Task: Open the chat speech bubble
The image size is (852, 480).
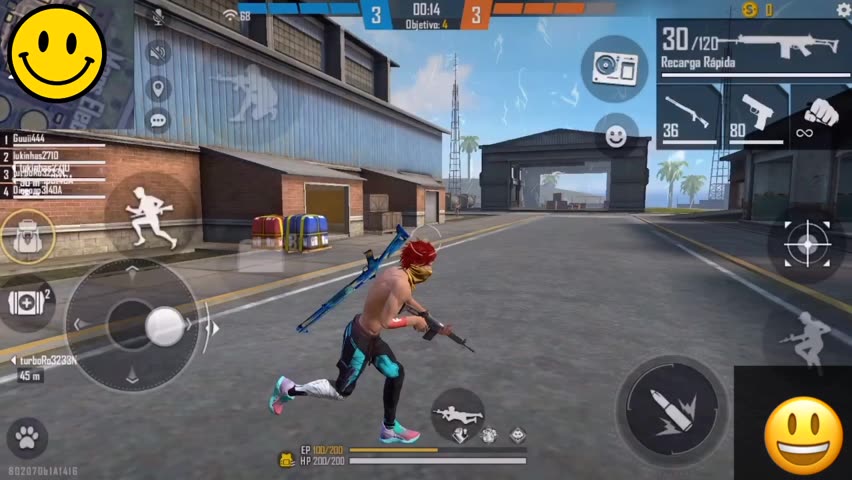Action: 158,121
